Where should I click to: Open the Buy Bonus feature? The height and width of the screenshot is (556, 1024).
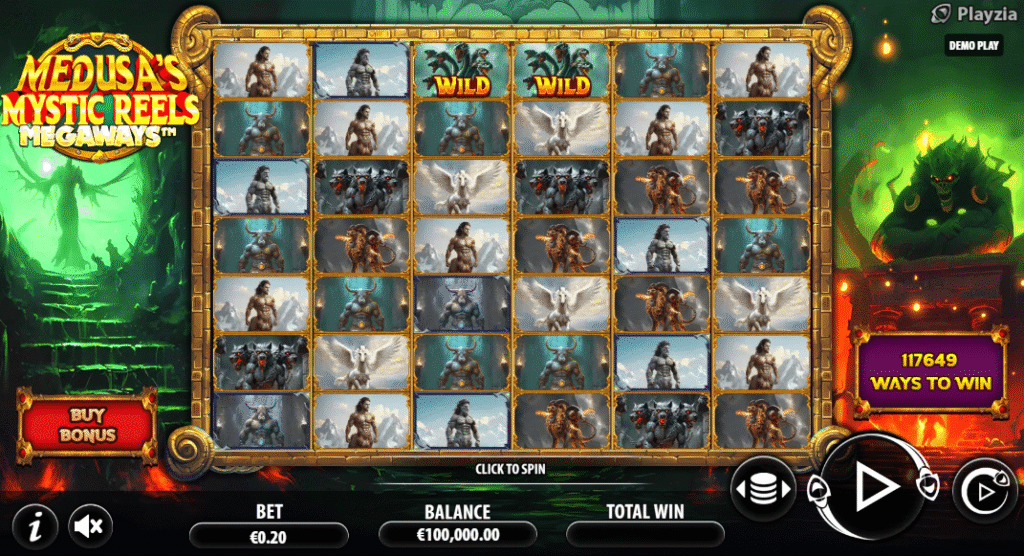[87, 426]
